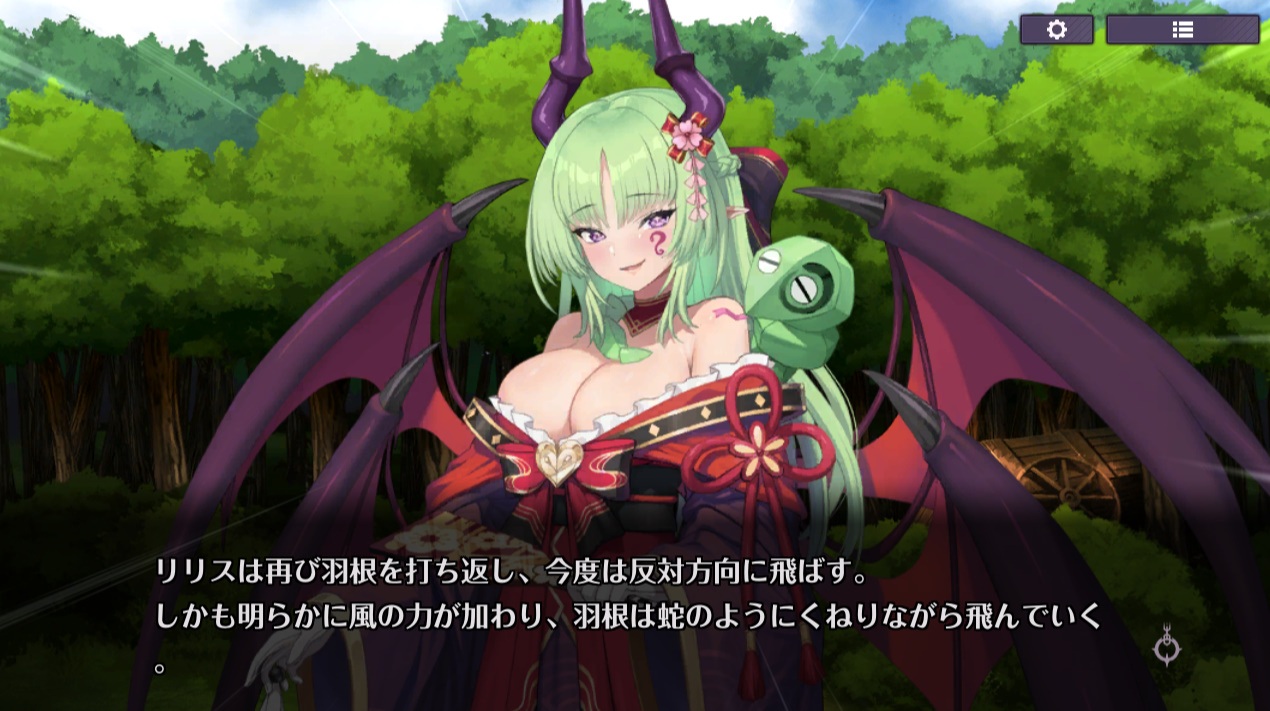Open the list menu button

[x=1182, y=30]
